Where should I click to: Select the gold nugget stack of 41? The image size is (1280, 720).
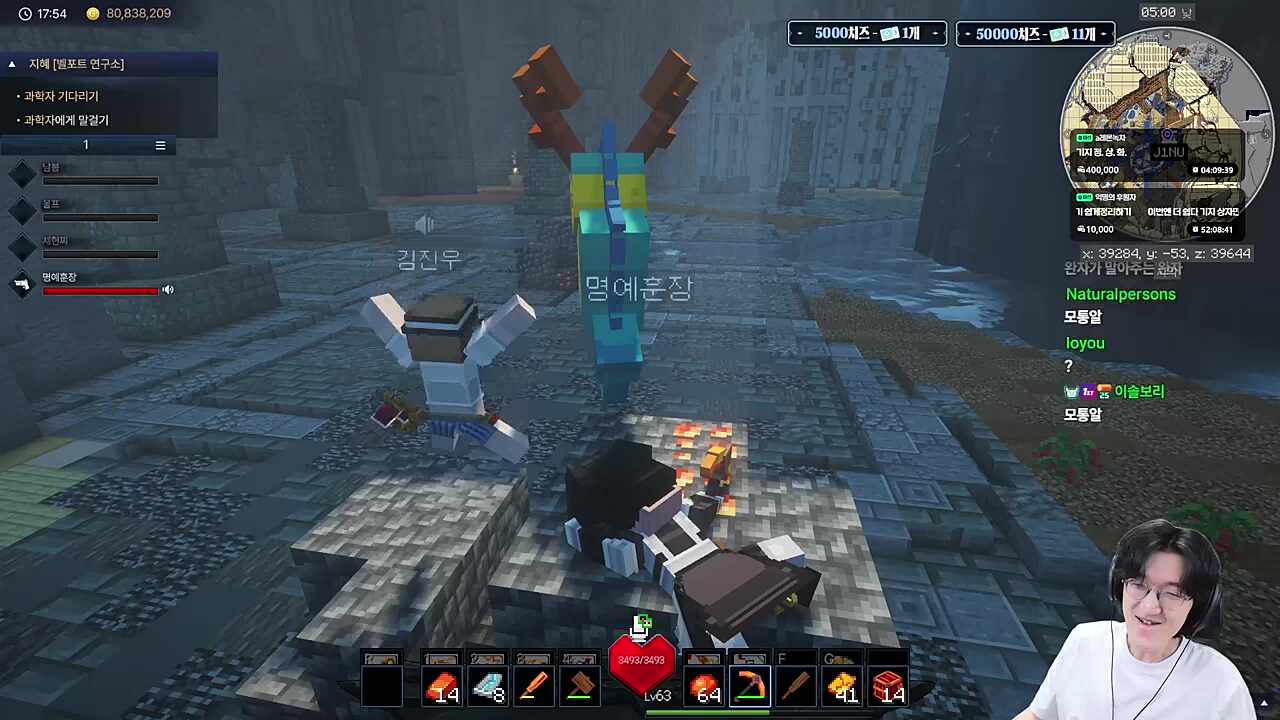[842, 687]
